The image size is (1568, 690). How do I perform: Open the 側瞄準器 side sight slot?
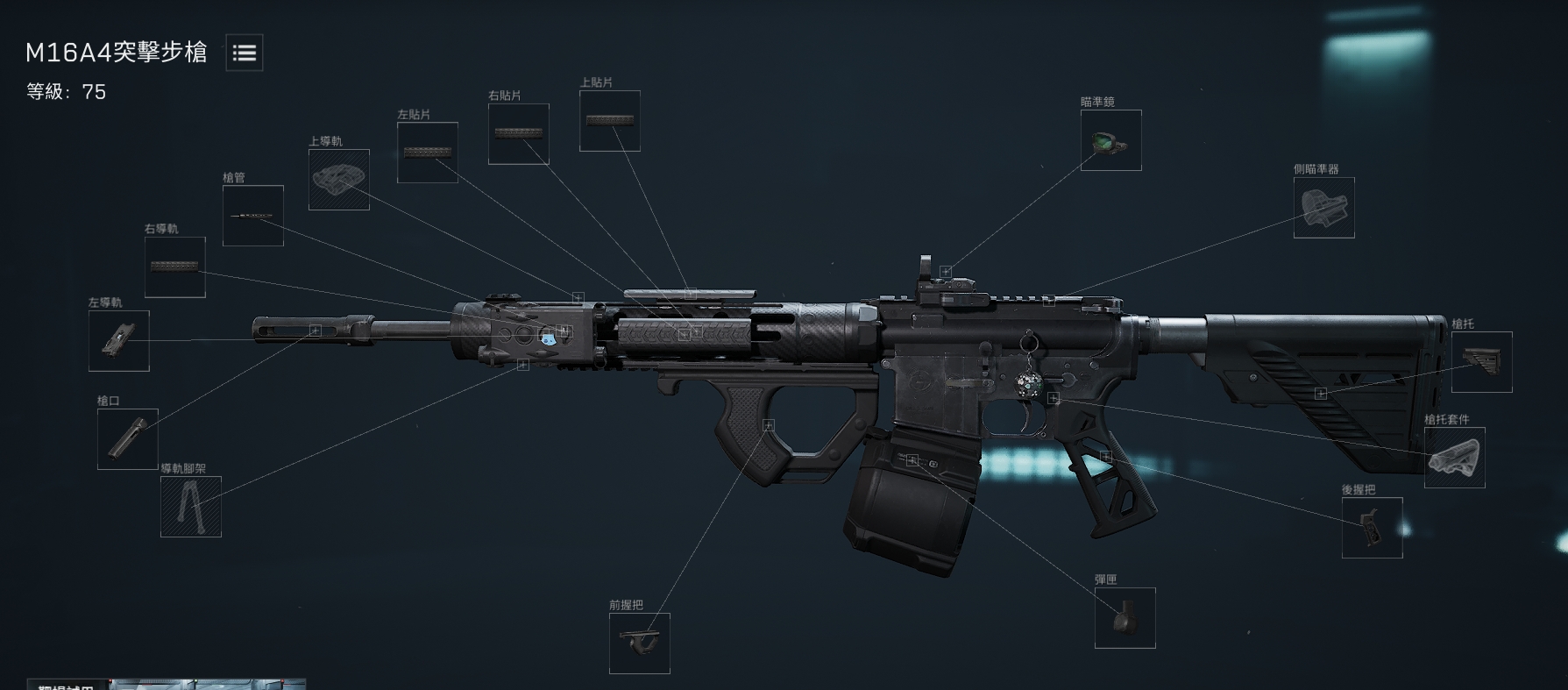[x=1323, y=208]
